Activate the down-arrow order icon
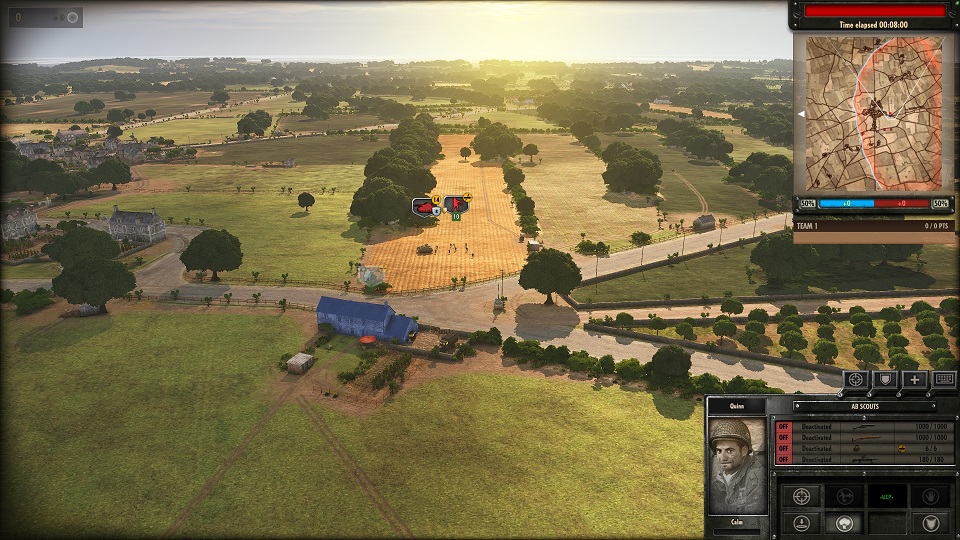Image resolution: width=960 pixels, height=540 pixels. (802, 523)
